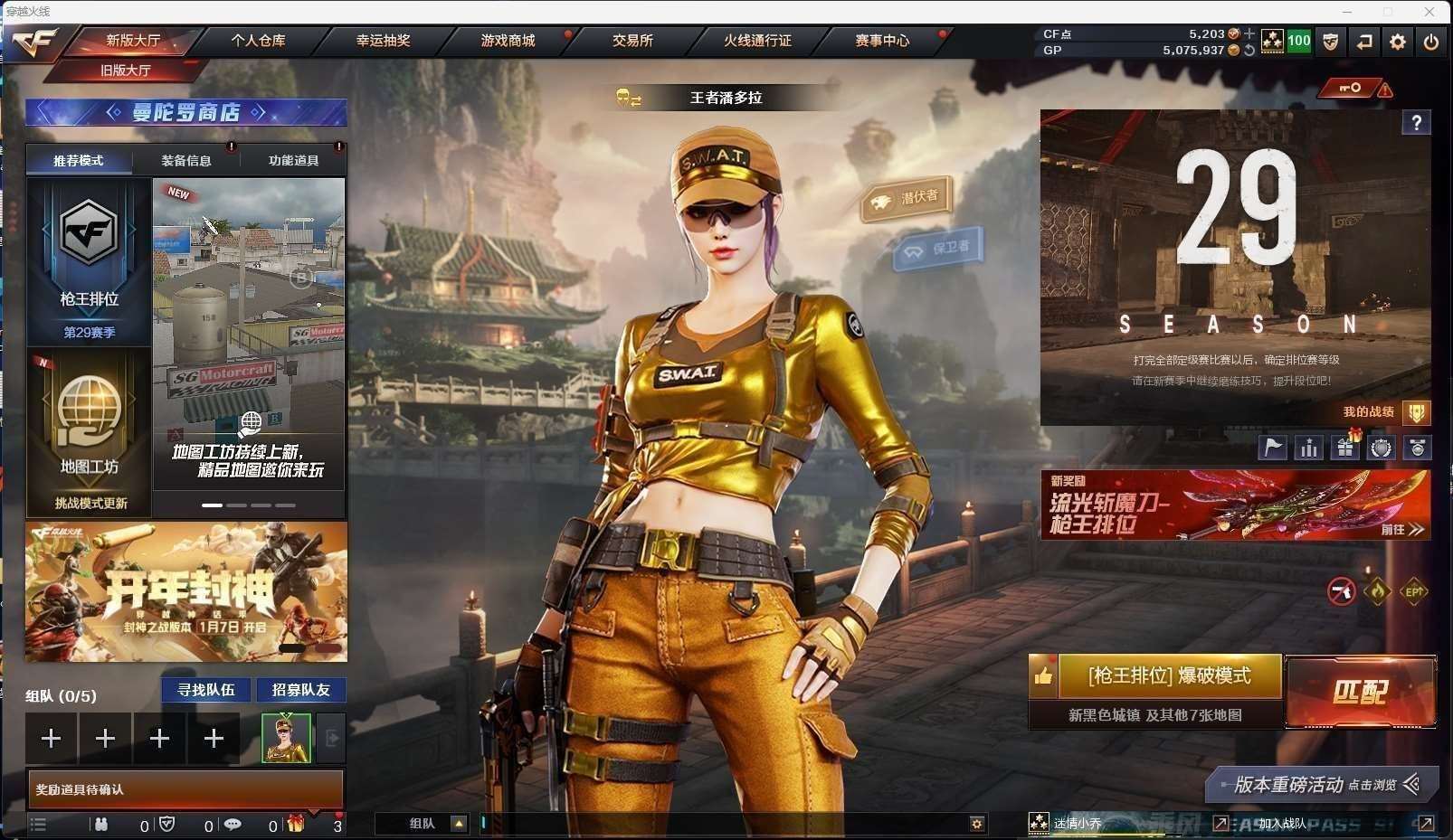Go to the 幸运抽奖 lucky draw
The width and height of the screenshot is (1453, 840).
[383, 41]
